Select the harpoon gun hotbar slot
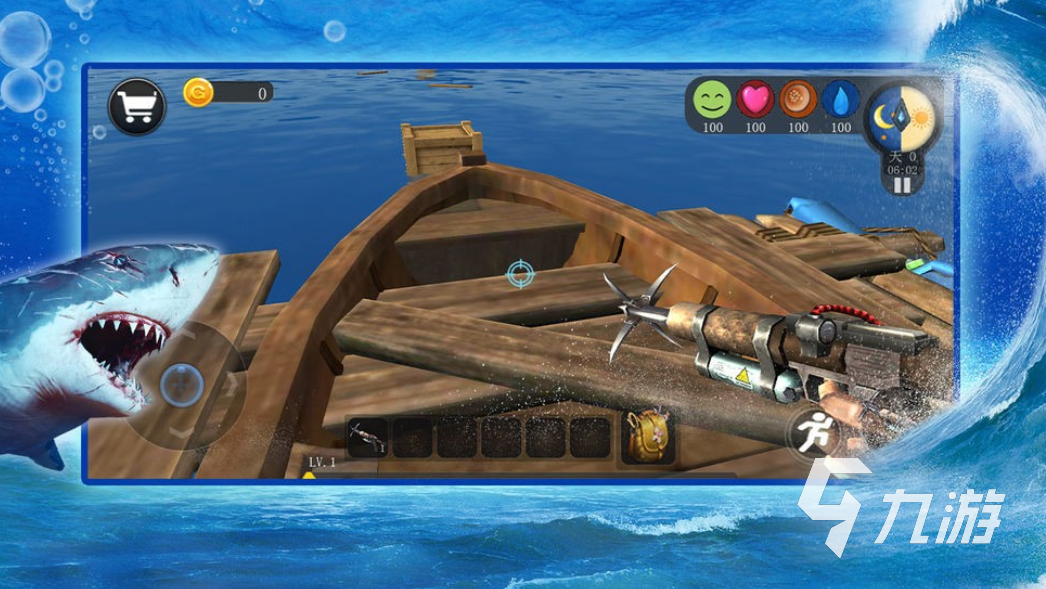 tap(368, 437)
